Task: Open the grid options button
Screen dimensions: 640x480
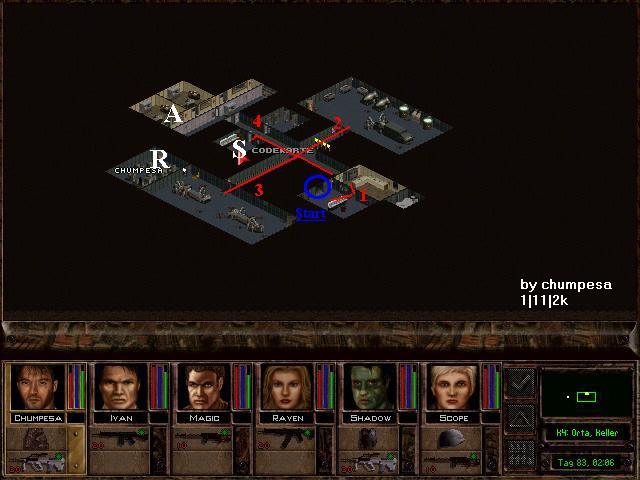Action: tap(520, 453)
